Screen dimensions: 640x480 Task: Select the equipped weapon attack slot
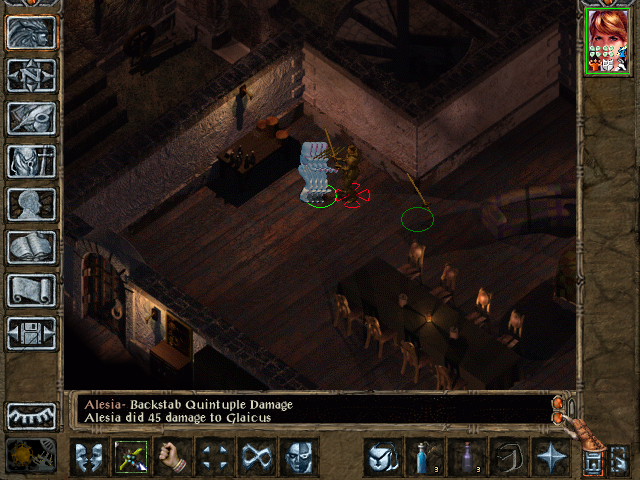pos(131,458)
